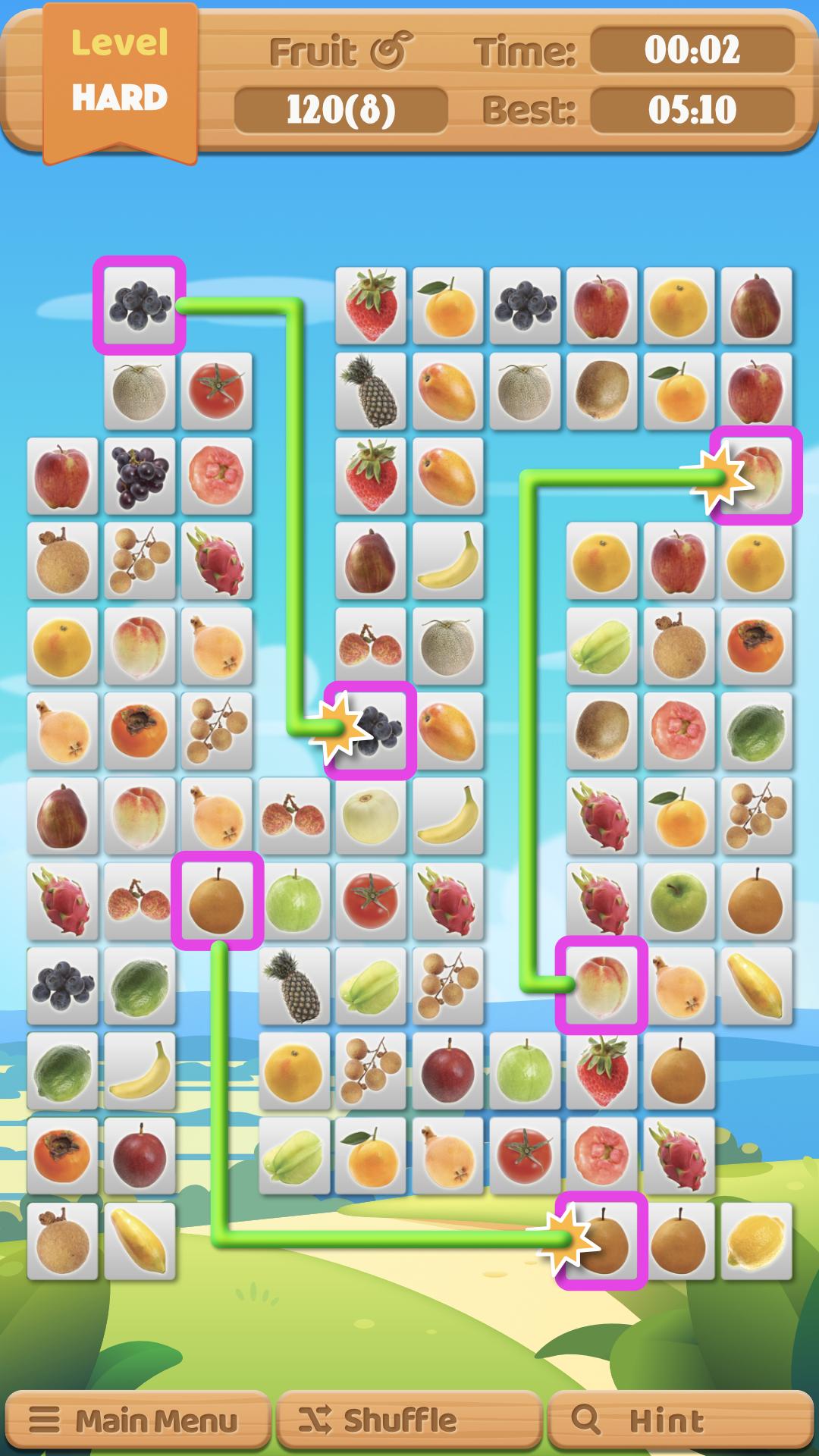Screen dimensions: 819x1456
Task: Pick the yellow papaya tile beside the longan
Action: point(140,1242)
